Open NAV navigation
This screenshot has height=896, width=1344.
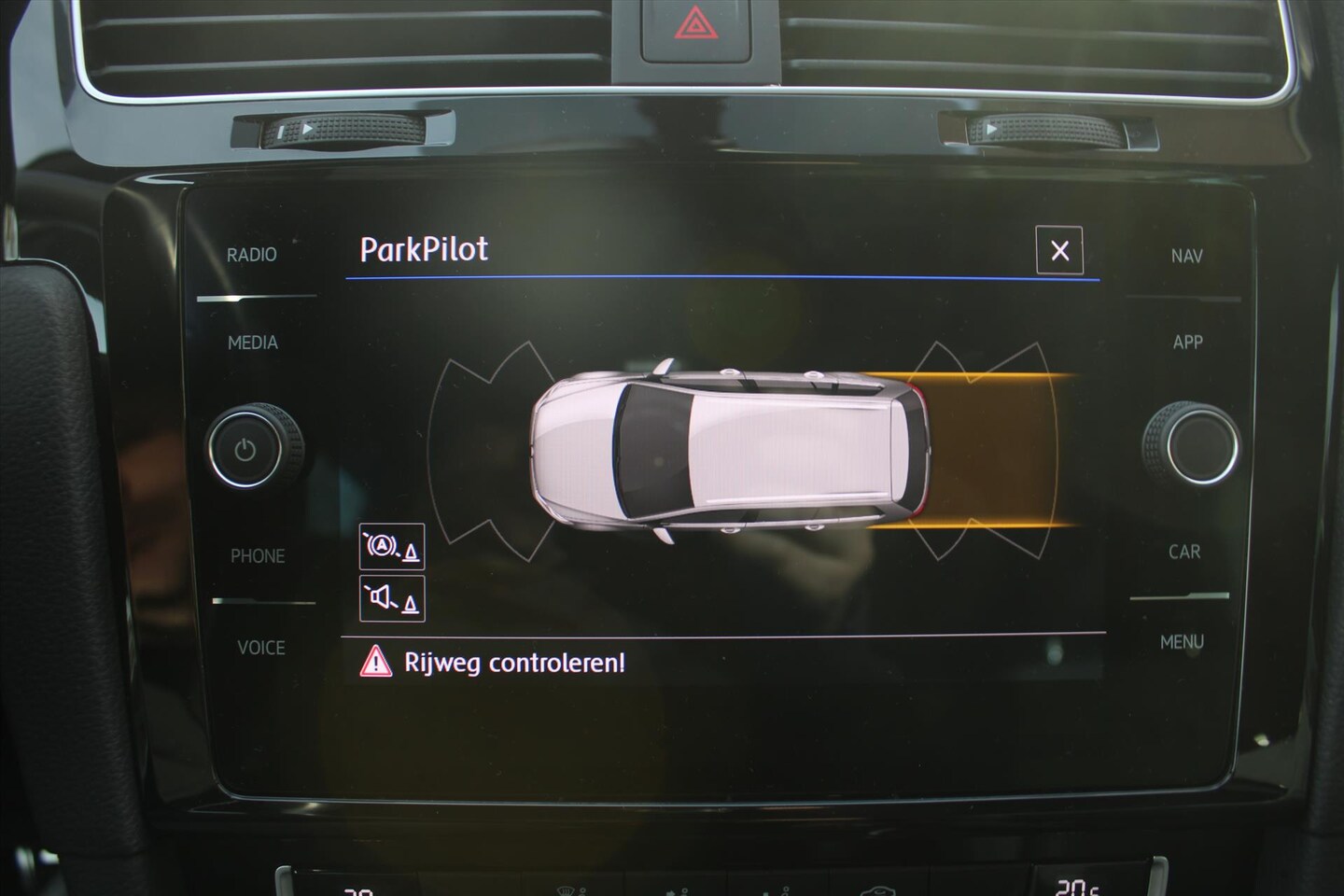click(1186, 256)
